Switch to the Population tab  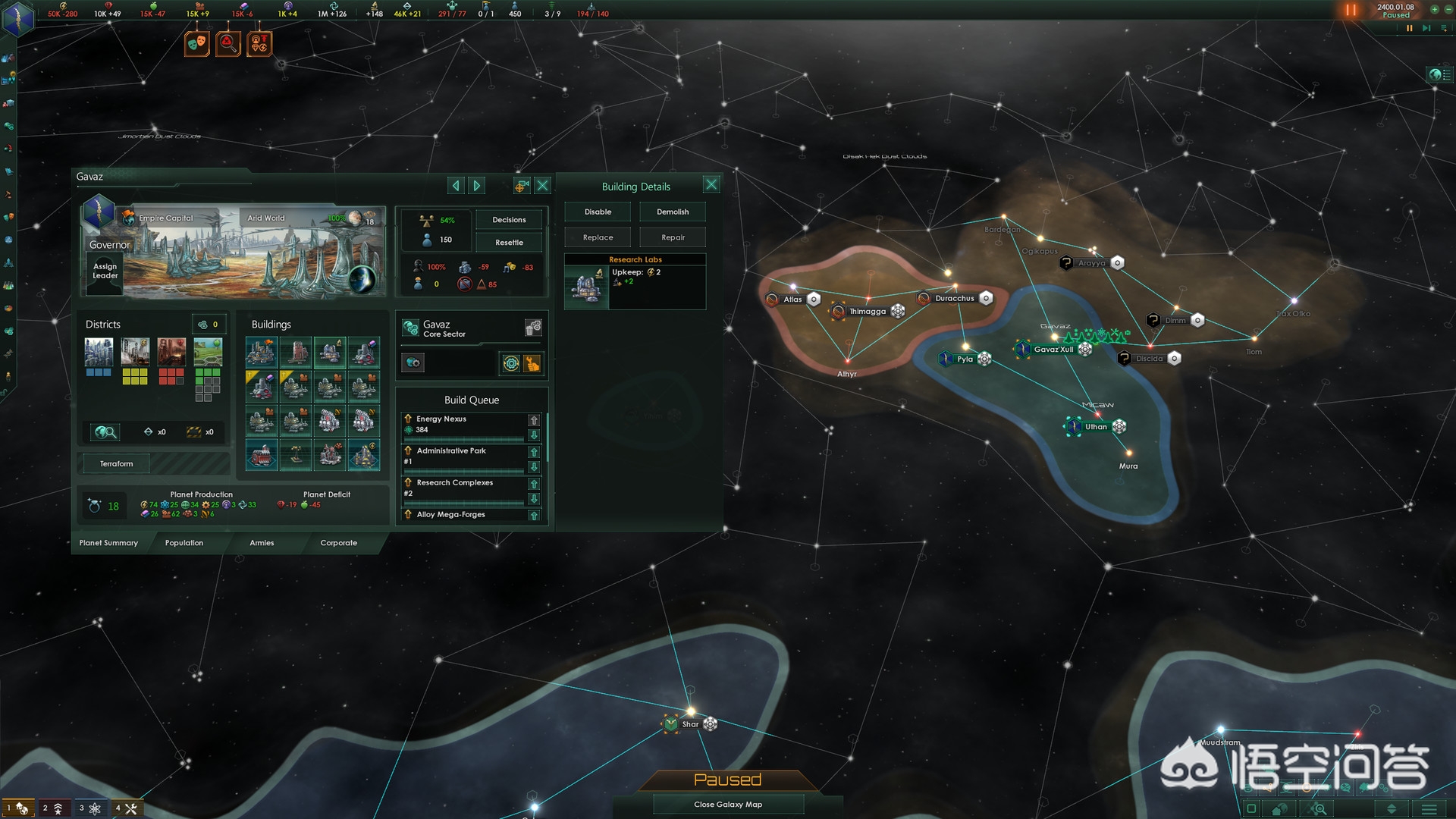tap(184, 543)
